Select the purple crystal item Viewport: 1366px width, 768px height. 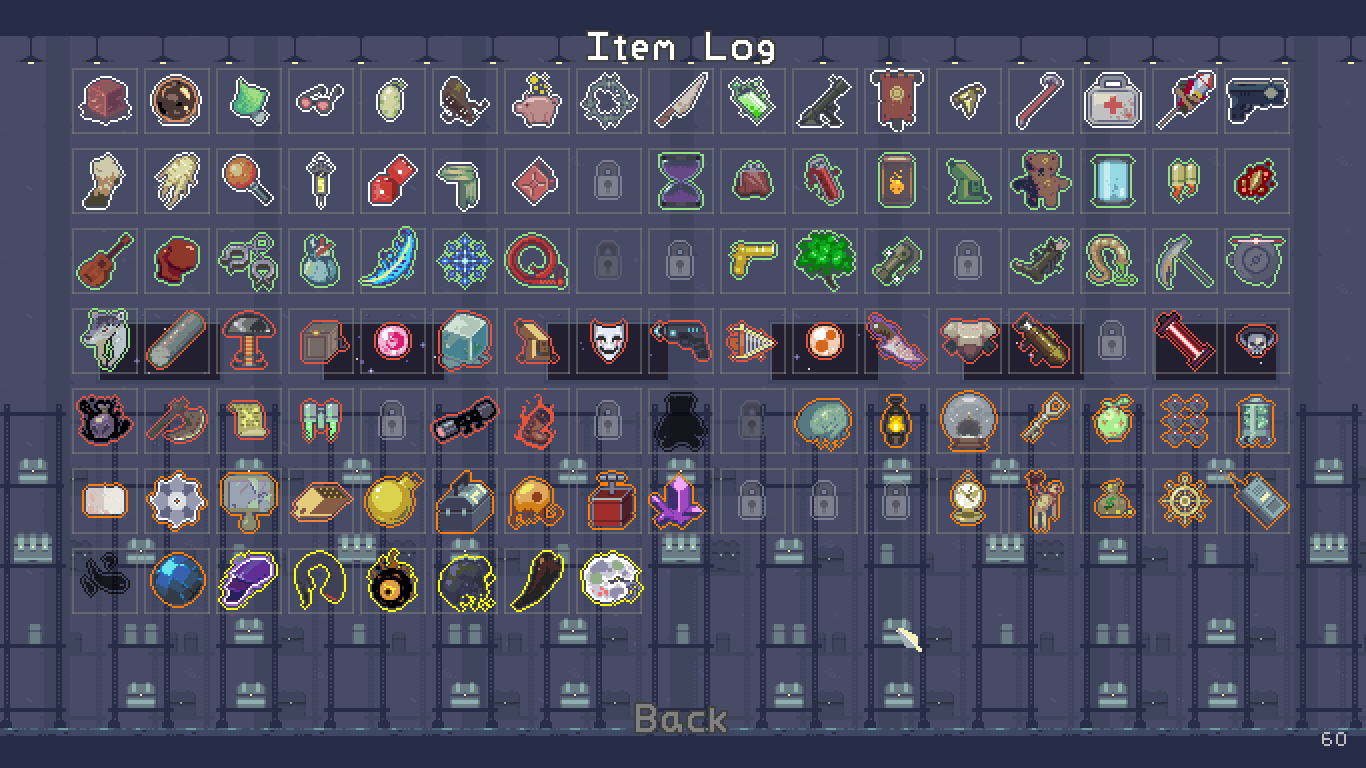pyautogui.click(x=679, y=501)
